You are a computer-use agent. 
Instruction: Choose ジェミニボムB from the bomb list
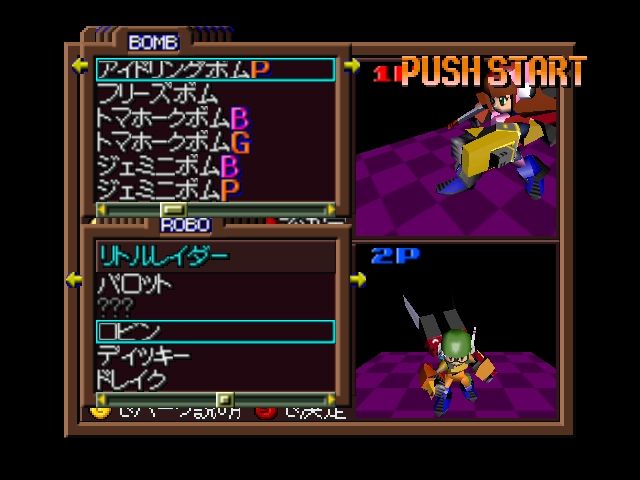click(x=168, y=166)
